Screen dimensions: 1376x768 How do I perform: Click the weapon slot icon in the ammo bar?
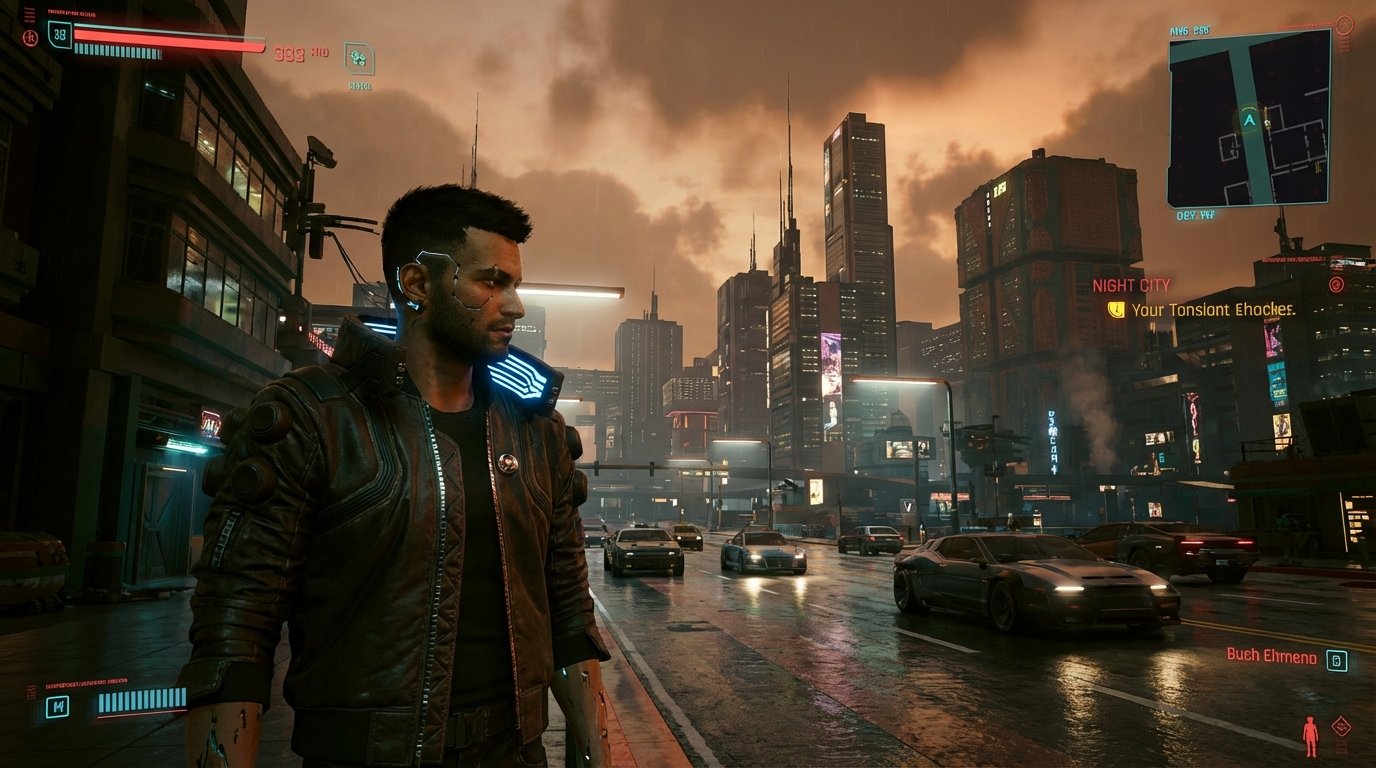point(55,705)
